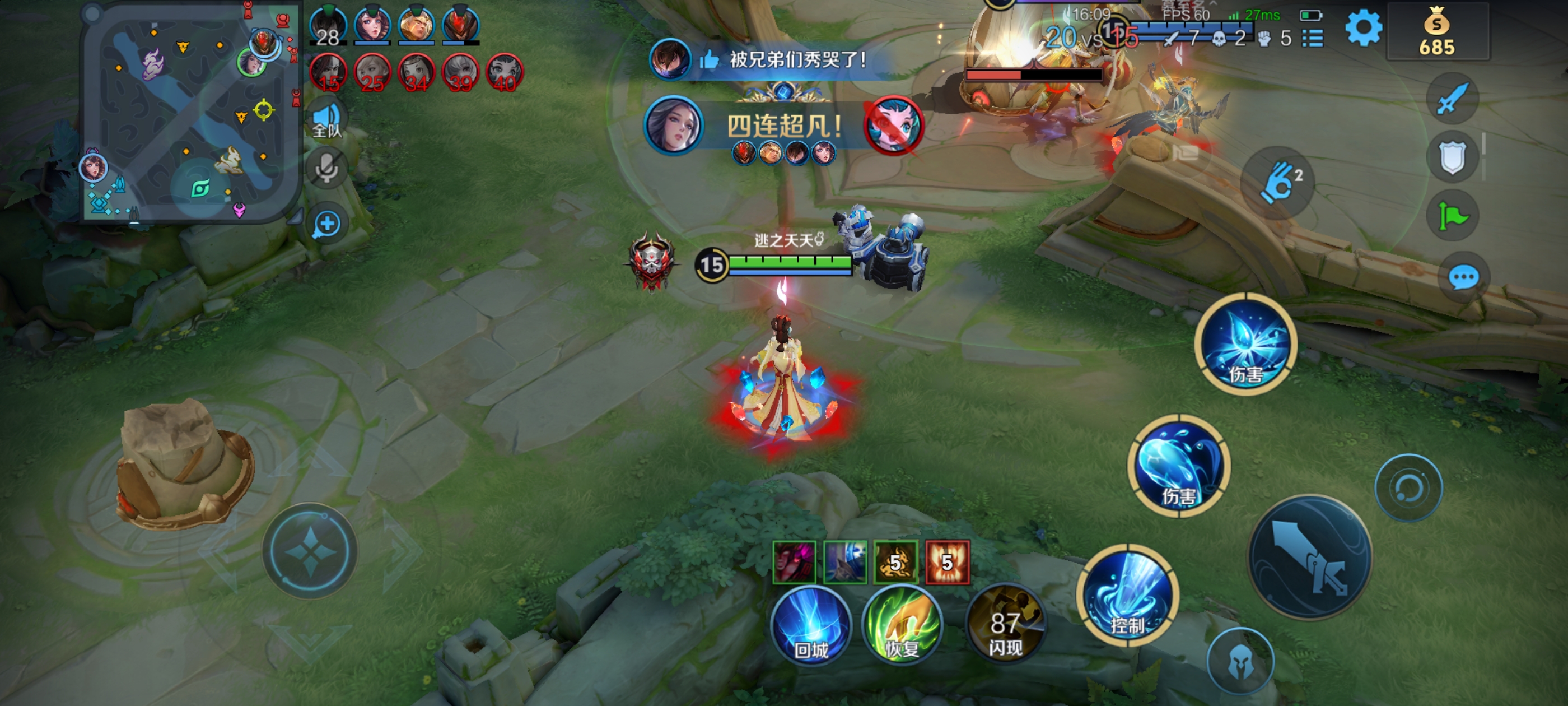Activate the 闪现 flash summoner spell

coord(1005,625)
